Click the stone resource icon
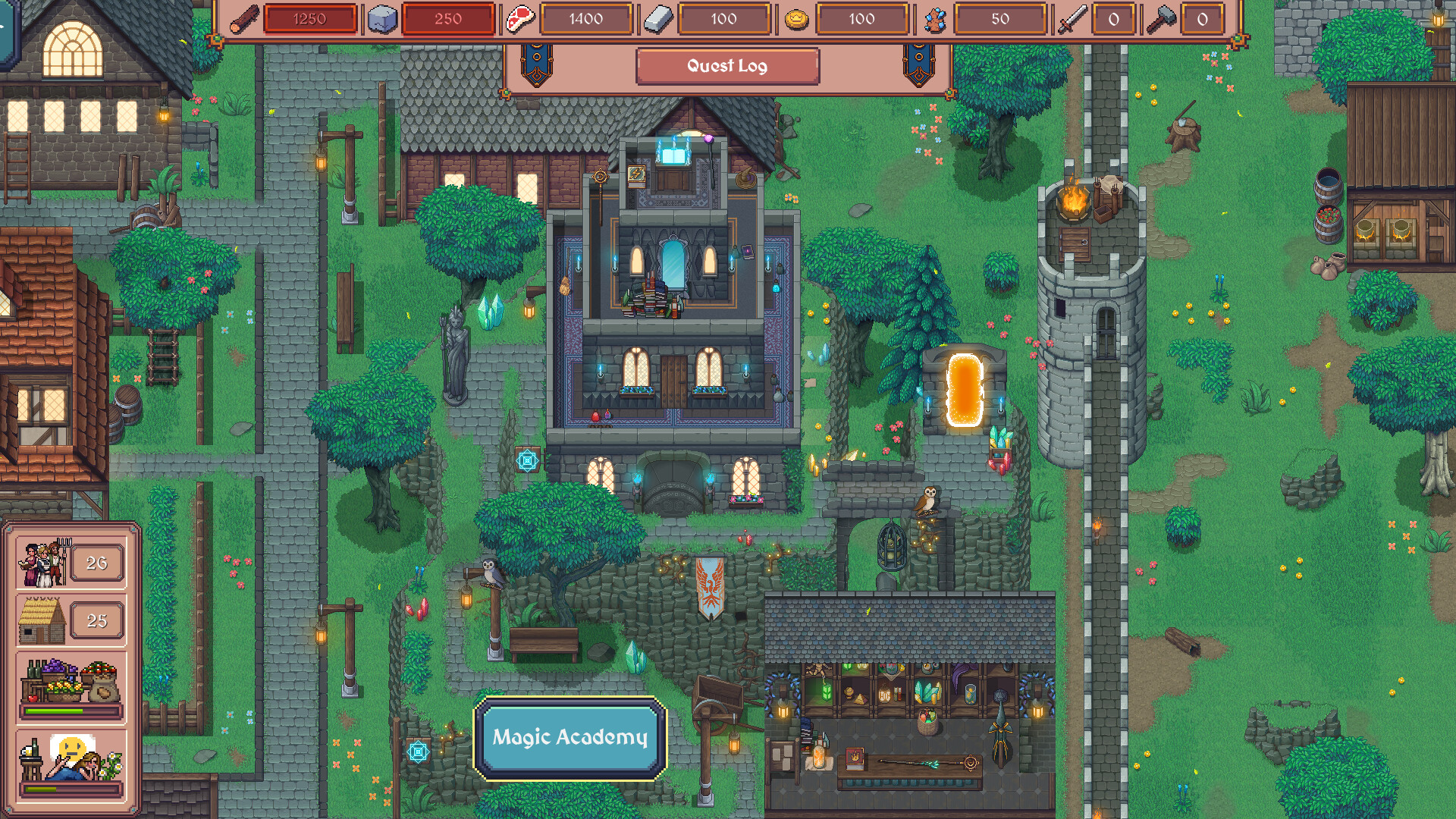 click(x=383, y=18)
